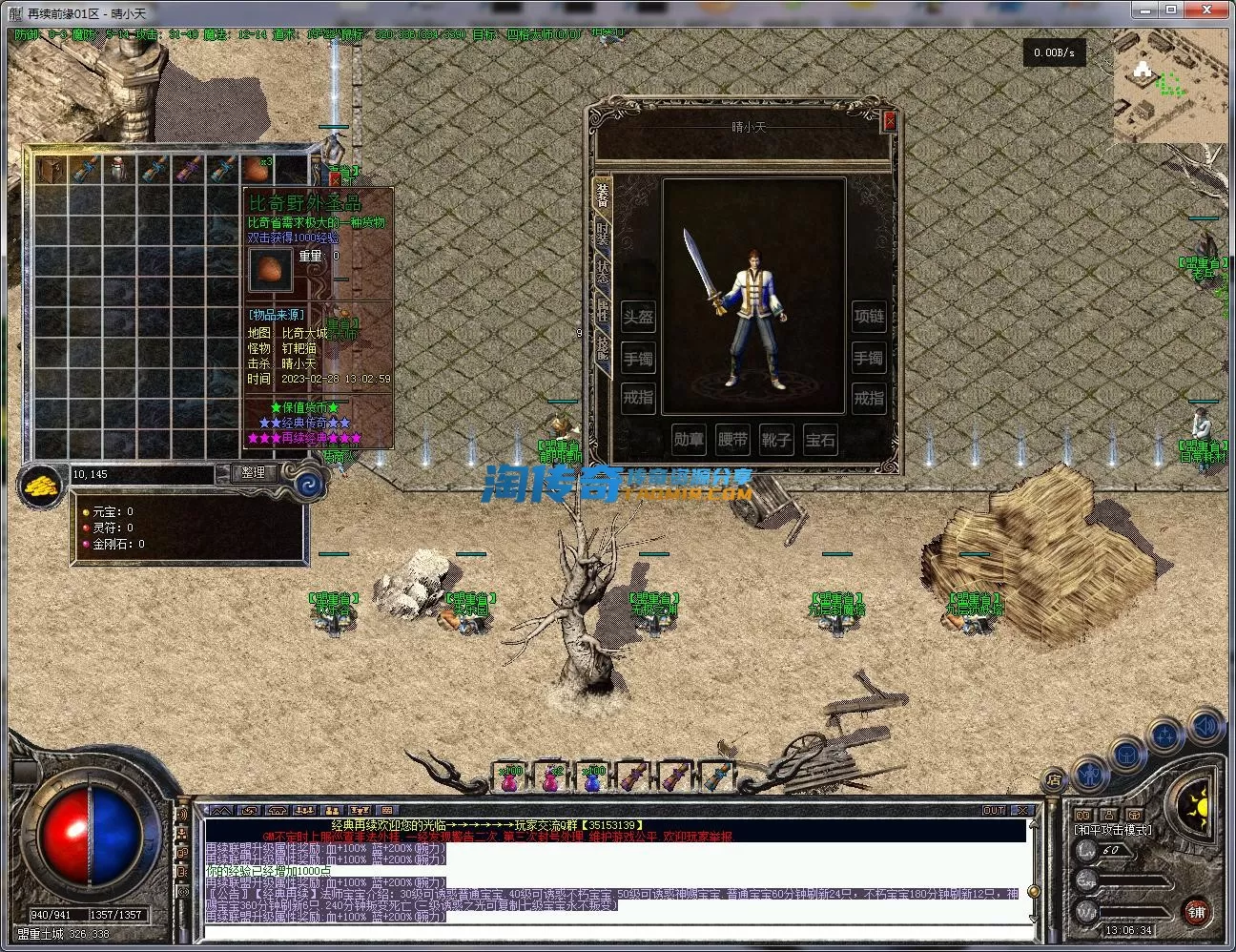Click the OUT button on the chat bar

pyautogui.click(x=994, y=810)
